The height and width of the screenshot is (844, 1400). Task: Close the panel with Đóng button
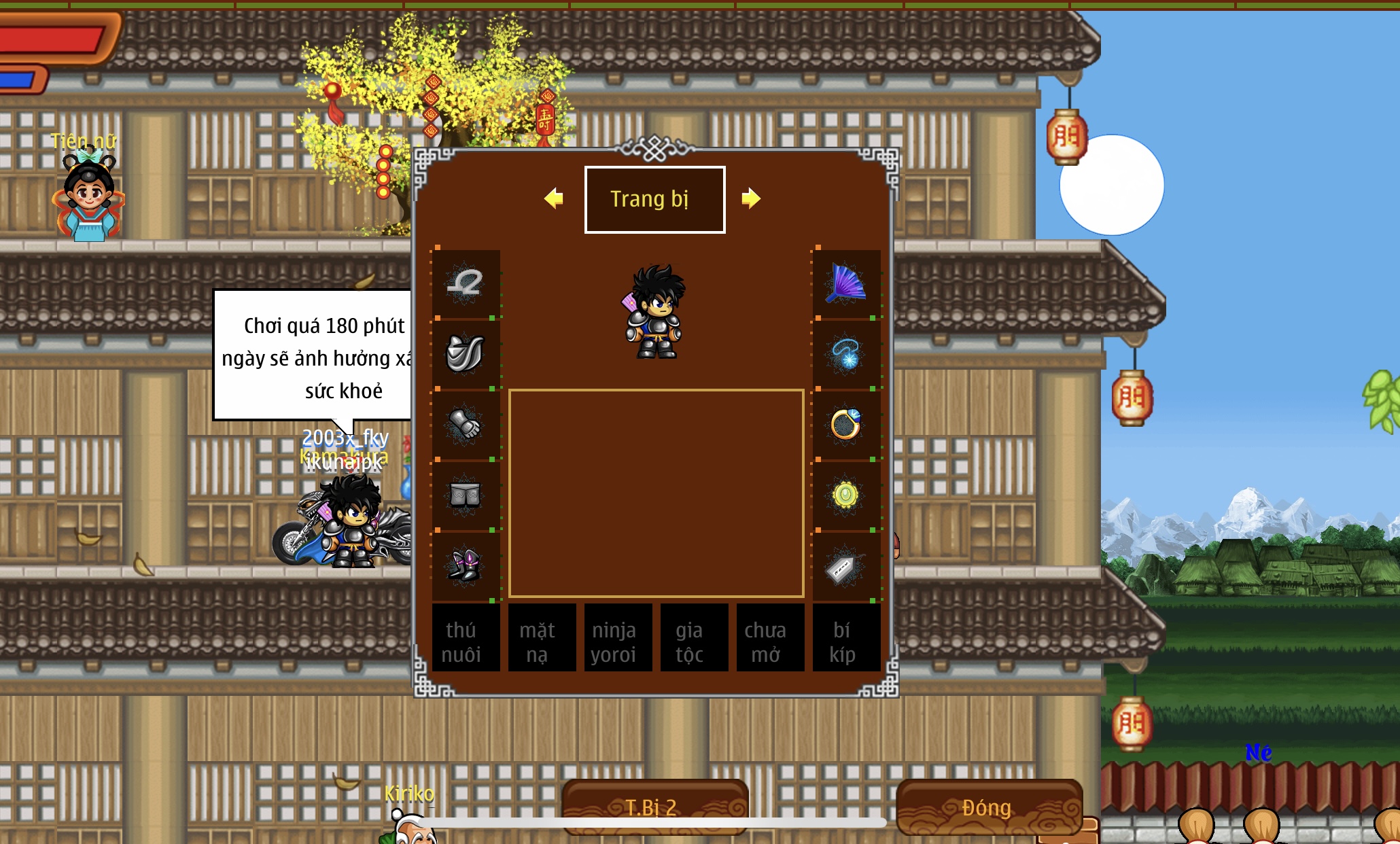[x=989, y=807]
